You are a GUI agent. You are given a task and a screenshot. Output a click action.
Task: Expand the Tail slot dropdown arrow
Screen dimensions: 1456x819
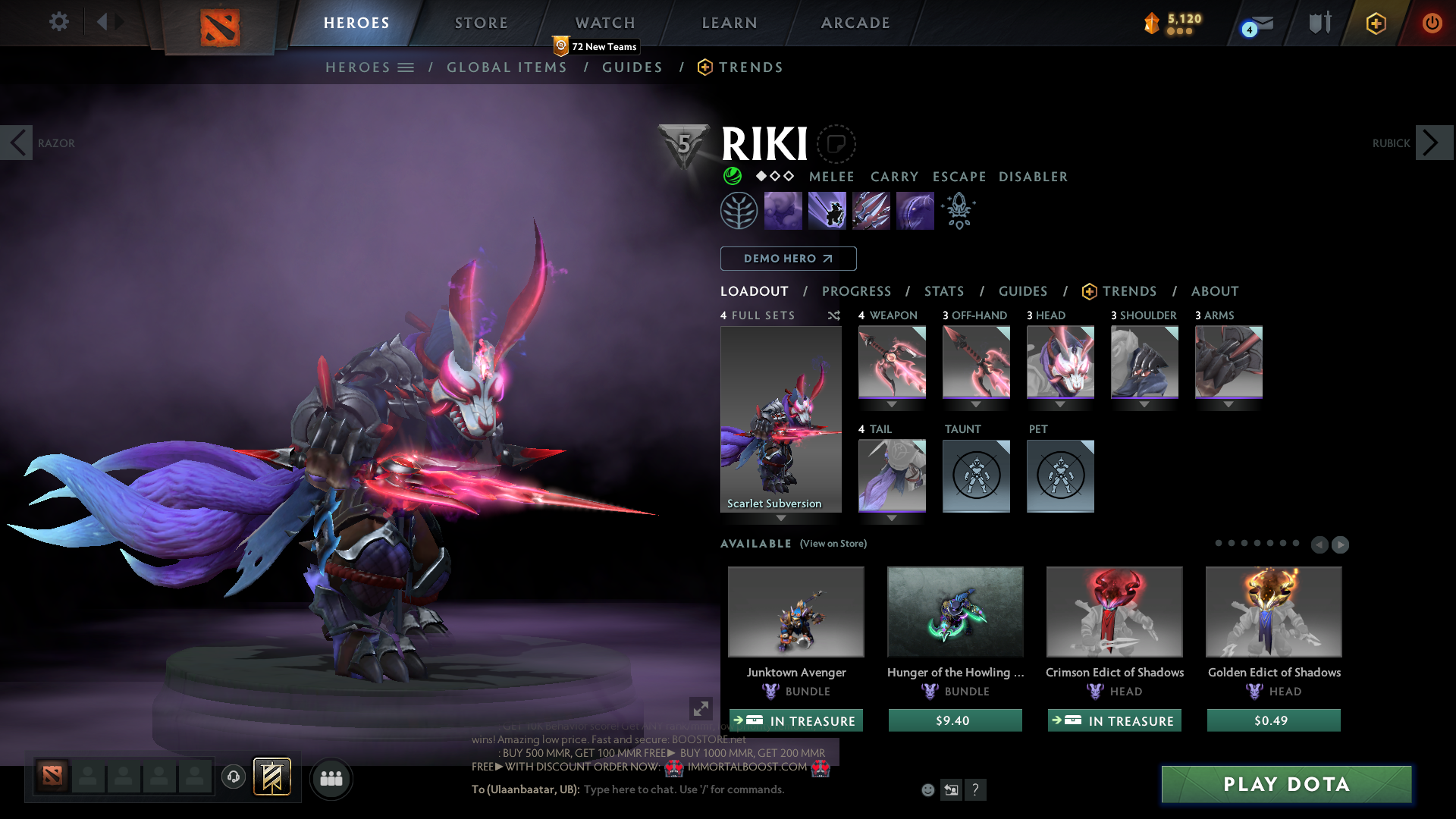point(892,517)
